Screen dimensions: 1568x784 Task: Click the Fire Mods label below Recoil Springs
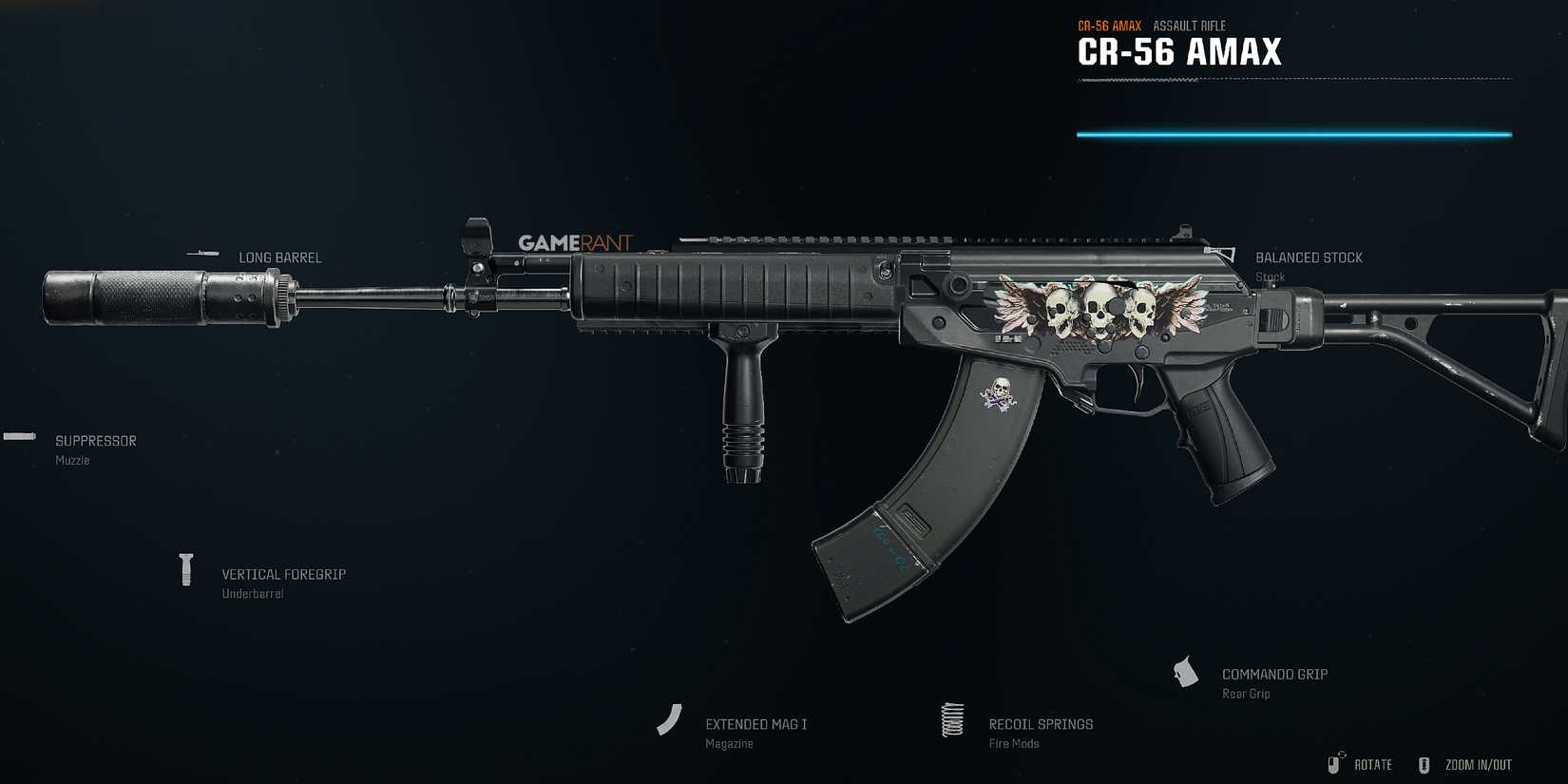(x=1013, y=742)
